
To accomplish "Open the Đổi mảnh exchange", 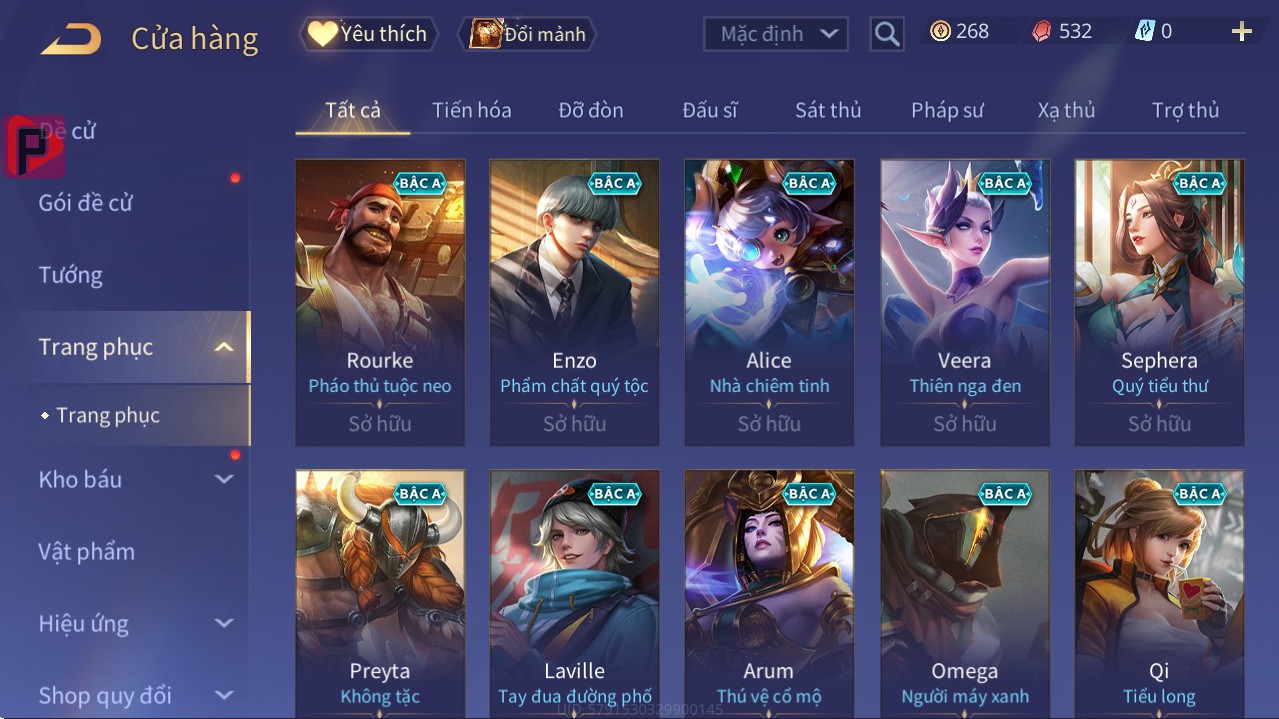I will pos(527,34).
